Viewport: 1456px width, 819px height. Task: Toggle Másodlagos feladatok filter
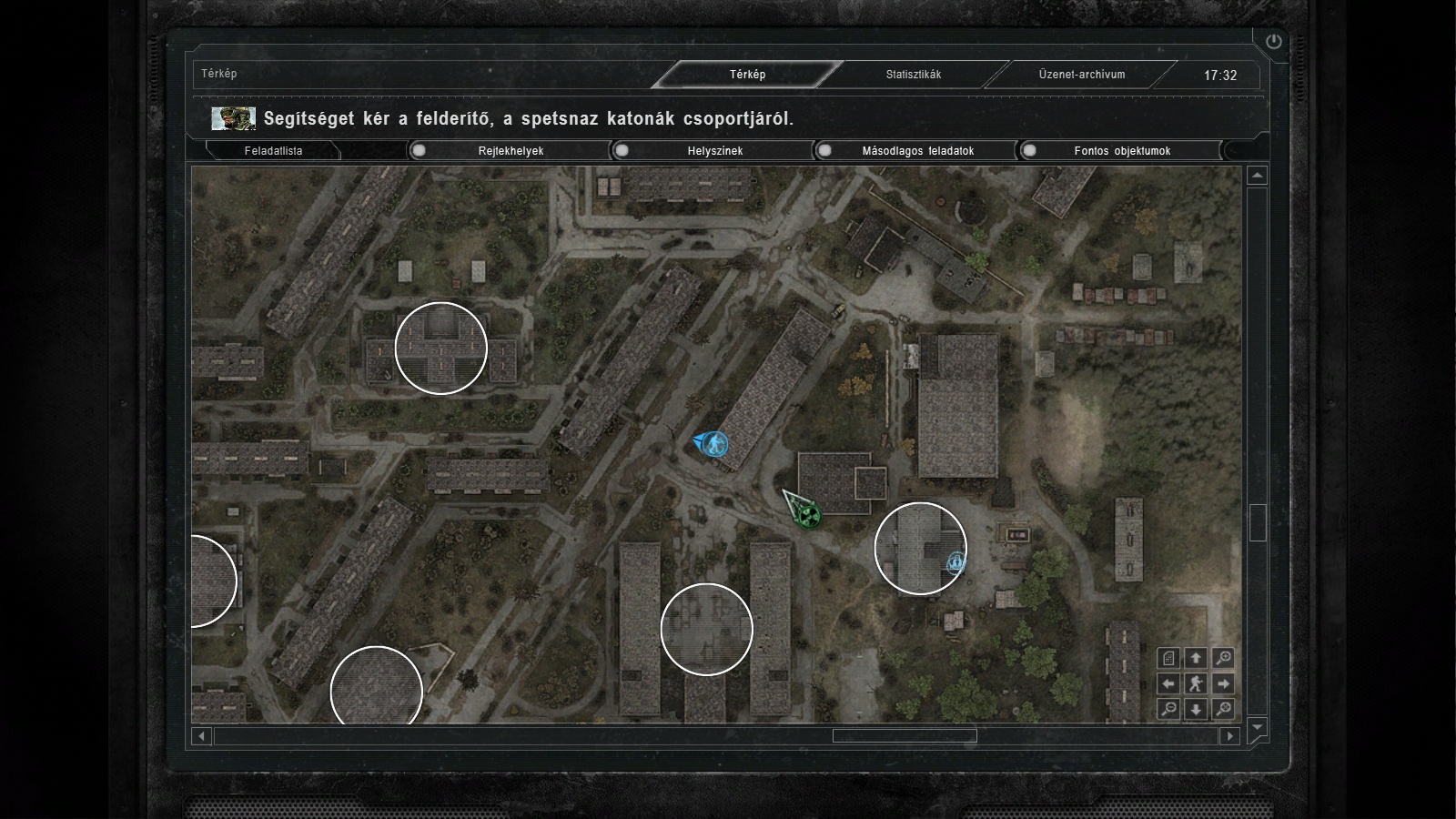[x=917, y=151]
